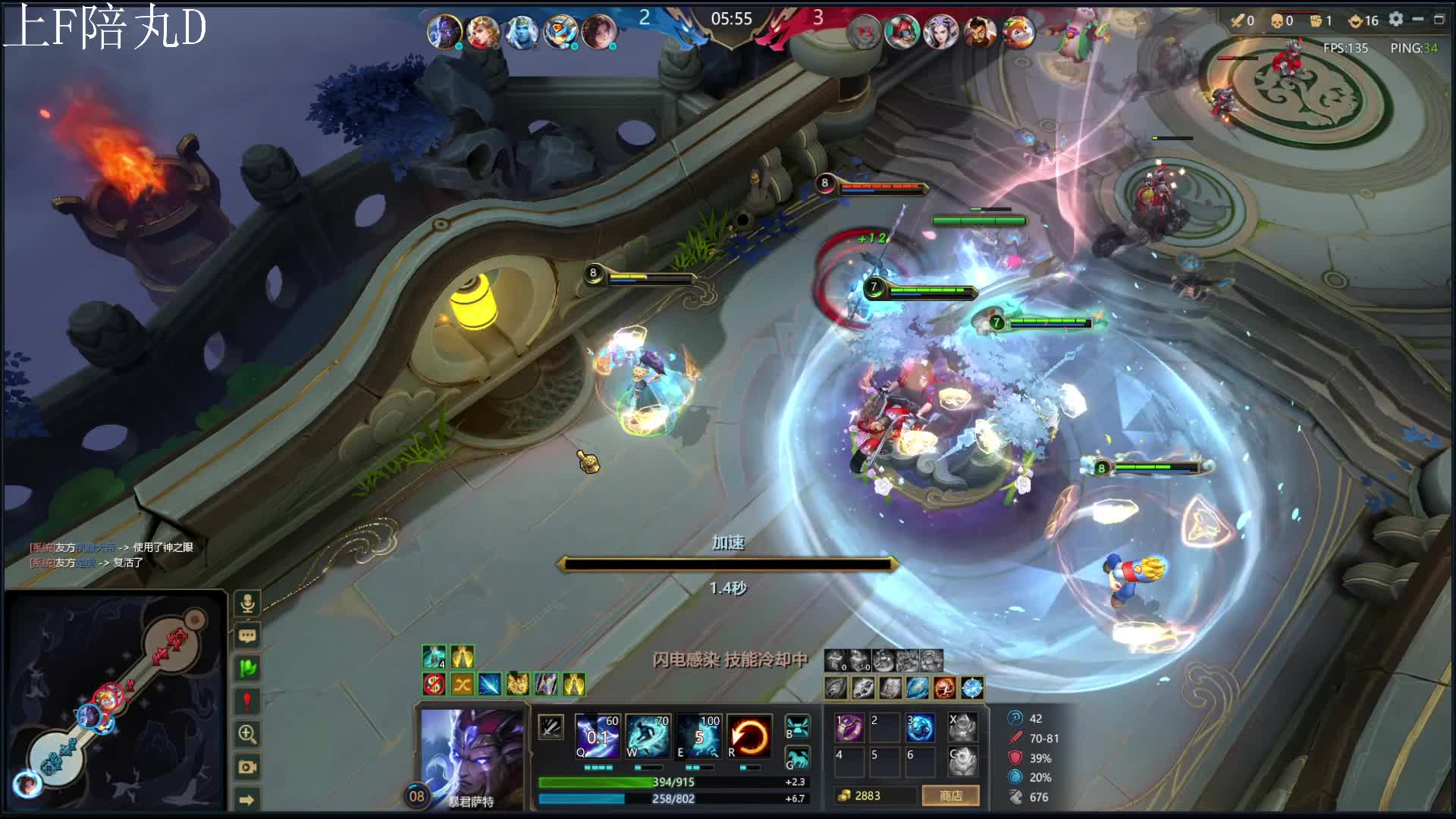Select the purple ring in item slot 1
1456x819 pixels.
pyautogui.click(x=849, y=727)
